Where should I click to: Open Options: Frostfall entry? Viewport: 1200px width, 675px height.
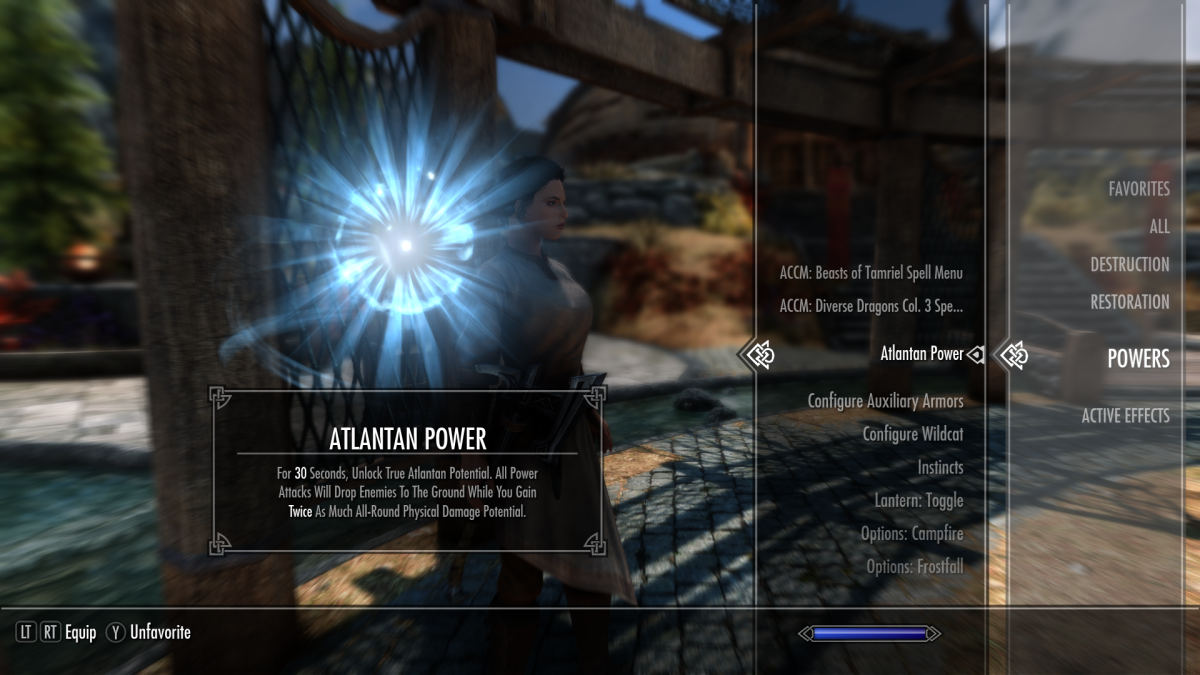tap(914, 567)
